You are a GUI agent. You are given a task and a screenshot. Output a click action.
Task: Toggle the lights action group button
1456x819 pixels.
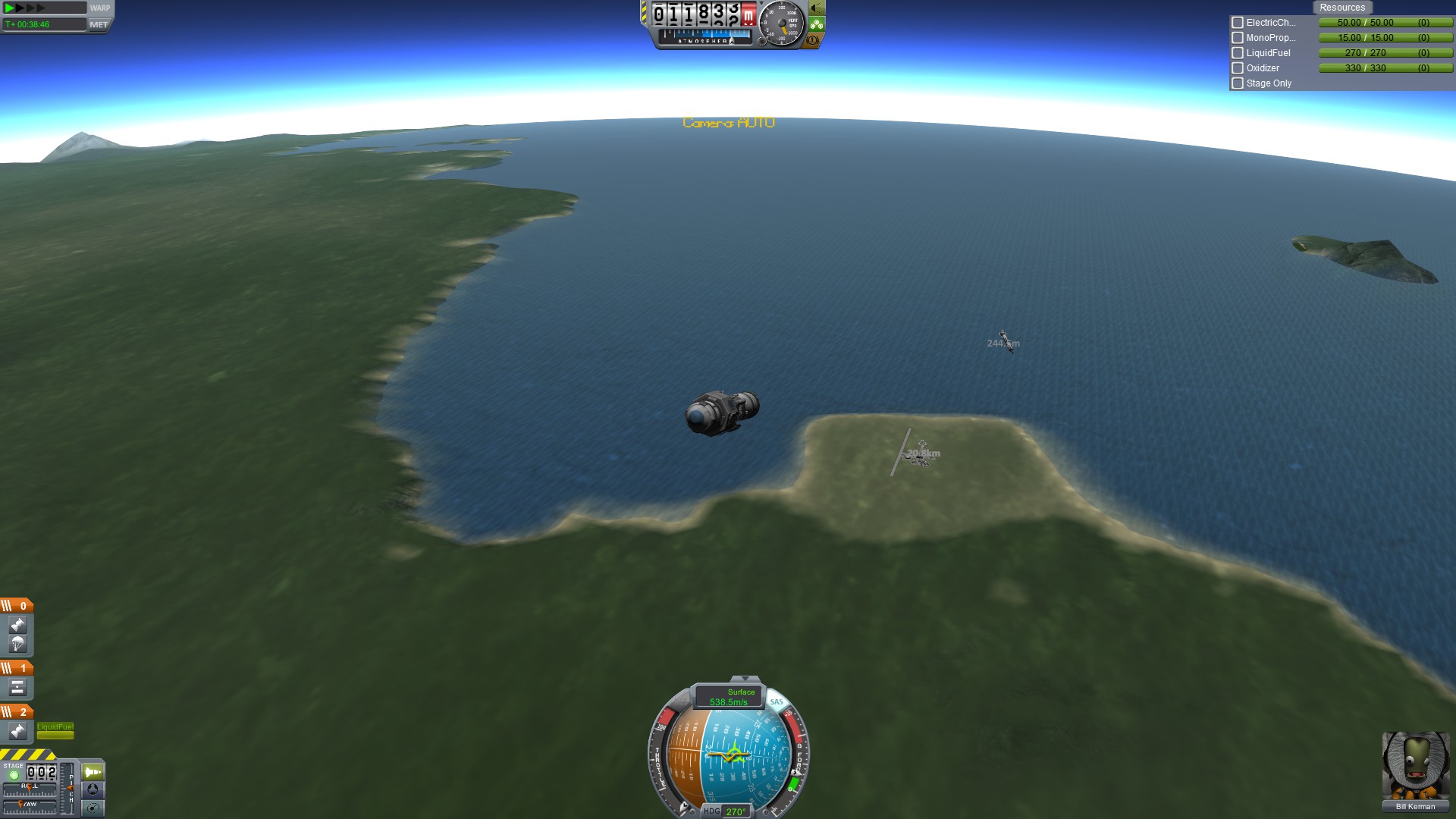817,8
